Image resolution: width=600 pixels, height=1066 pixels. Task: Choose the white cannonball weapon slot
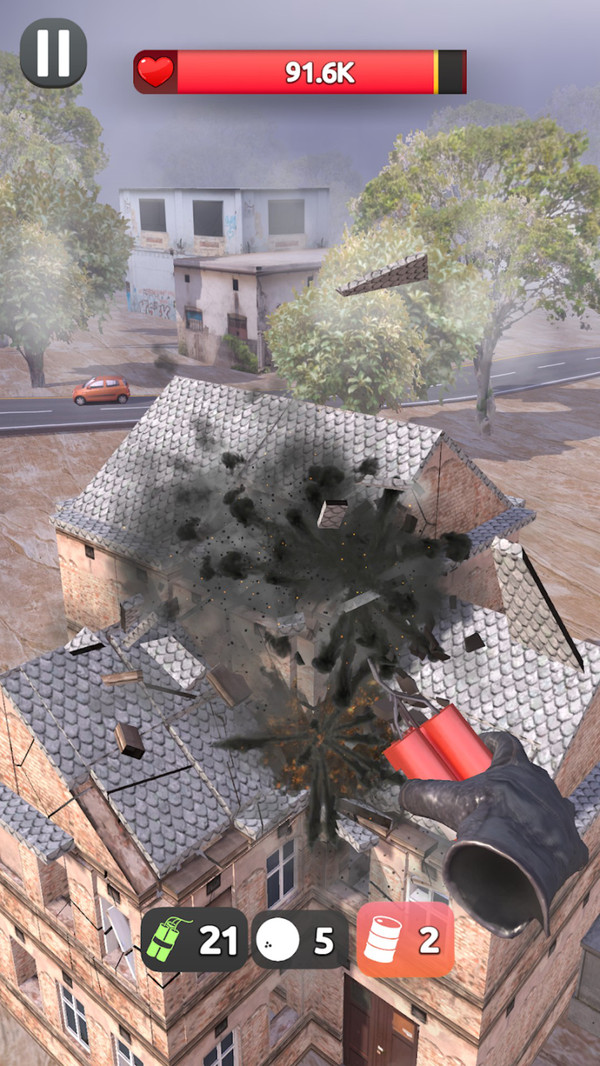299,940
